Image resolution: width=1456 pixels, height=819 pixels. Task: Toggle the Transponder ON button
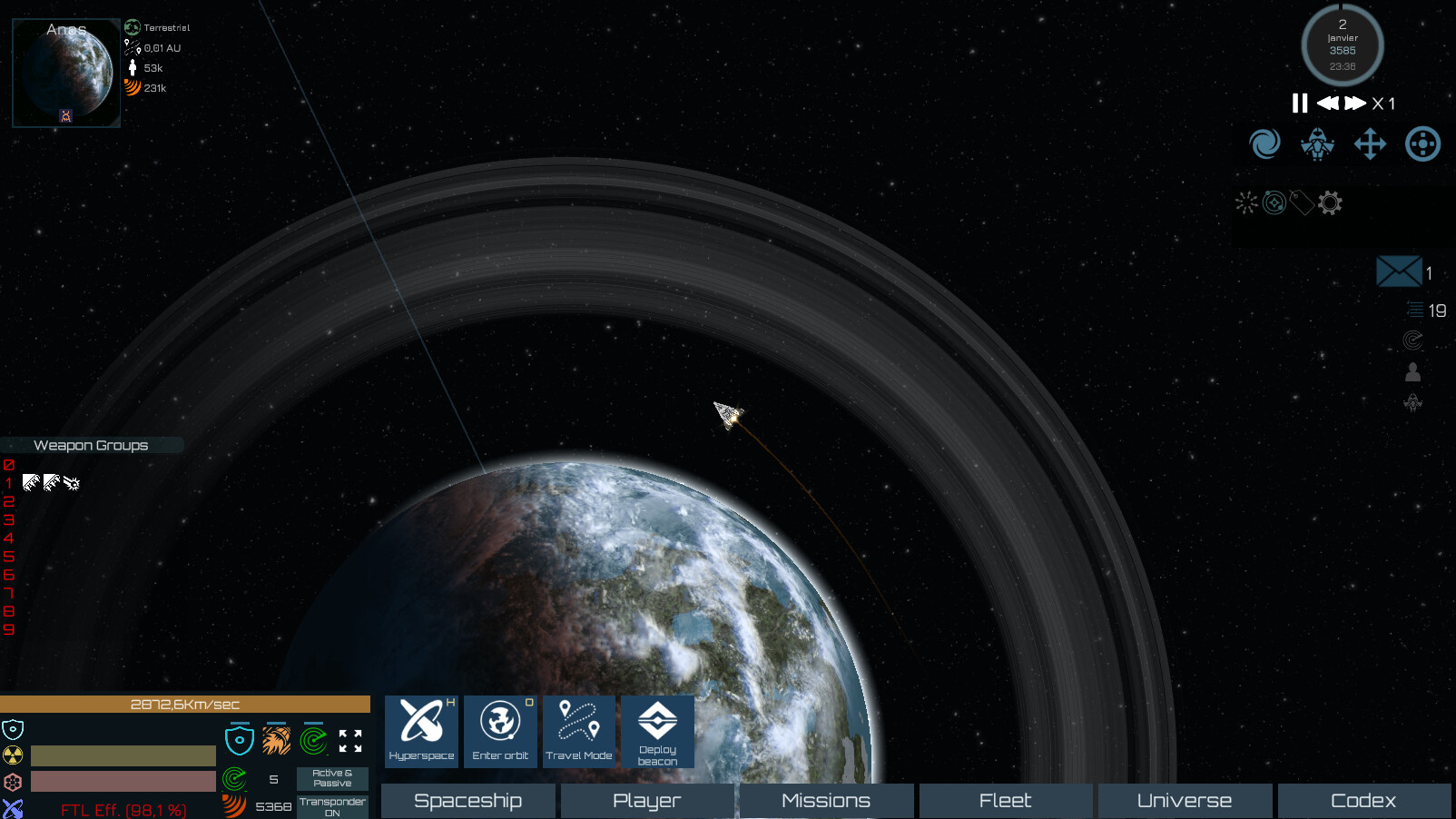(x=332, y=806)
